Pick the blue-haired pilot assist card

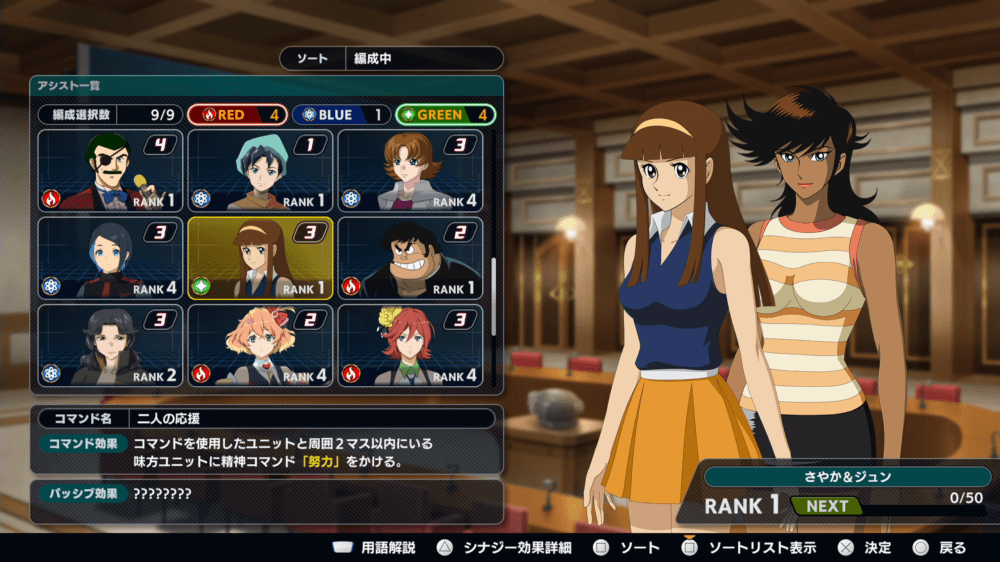(x=110, y=257)
